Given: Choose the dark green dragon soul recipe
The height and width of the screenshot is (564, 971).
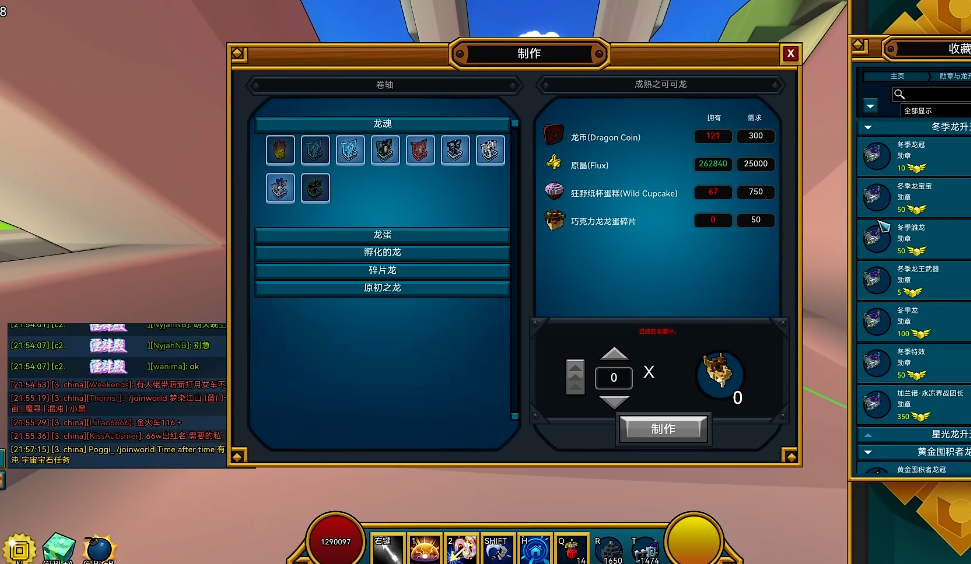Looking at the screenshot, I should click(315, 188).
